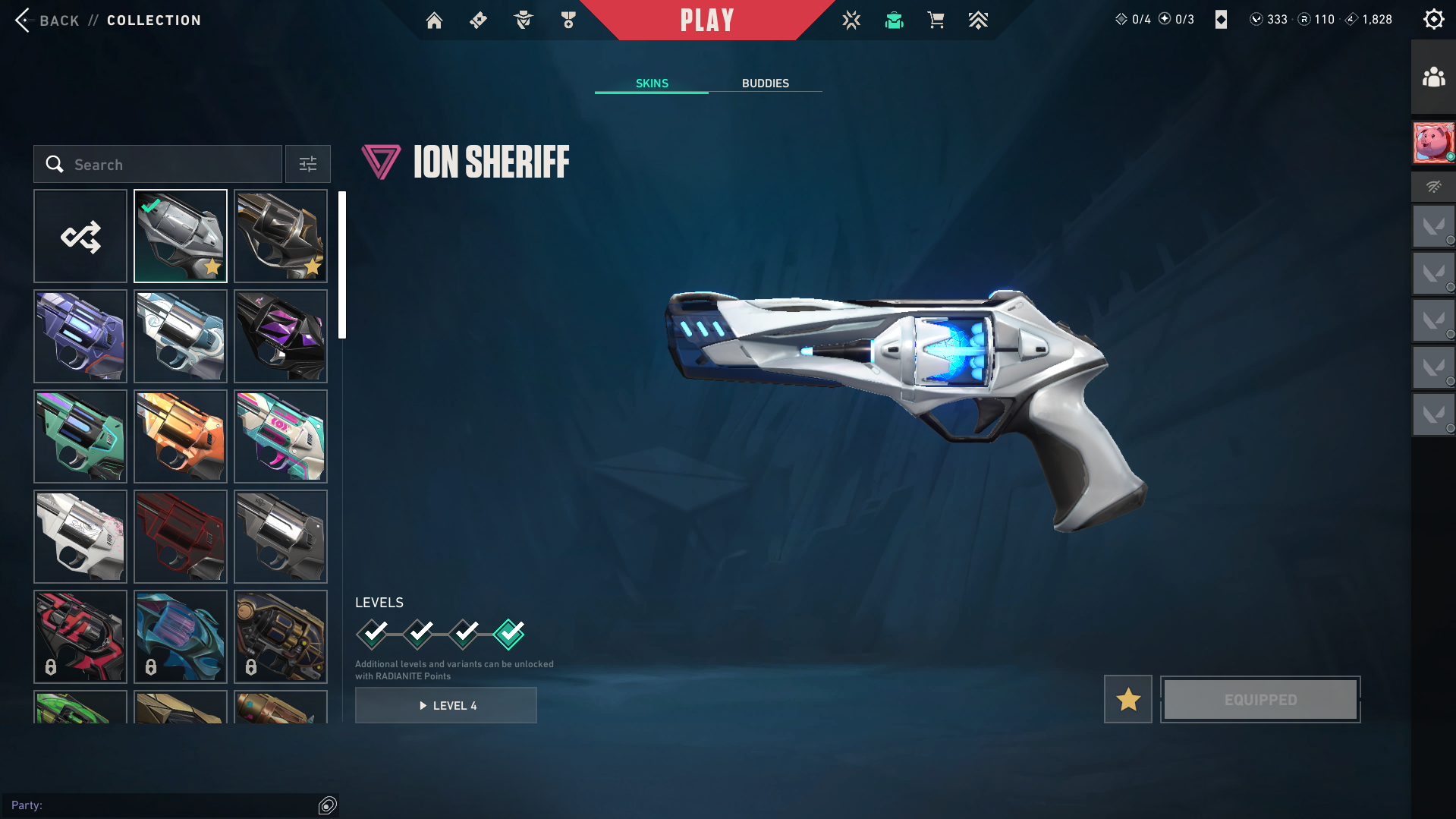Select the Skins tab
The width and height of the screenshot is (1456, 819).
[x=652, y=83]
